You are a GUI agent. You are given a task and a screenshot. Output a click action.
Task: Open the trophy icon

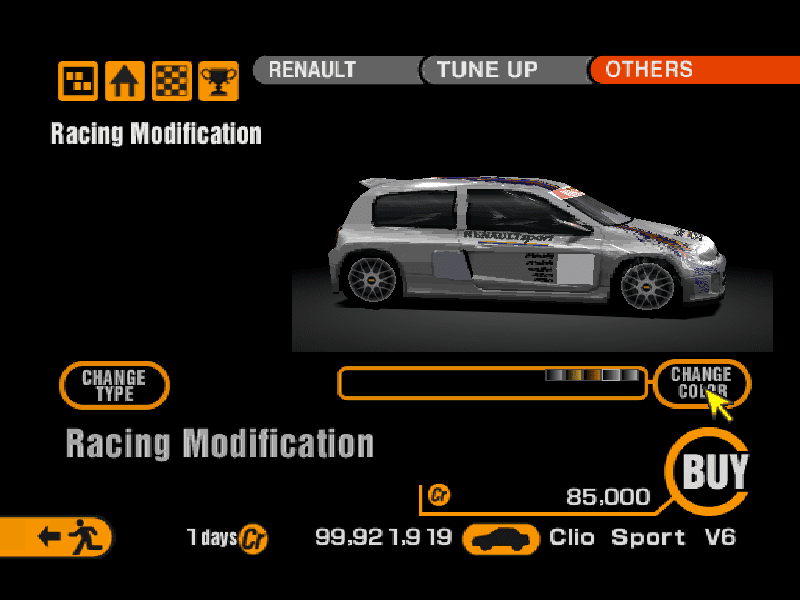click(218, 81)
